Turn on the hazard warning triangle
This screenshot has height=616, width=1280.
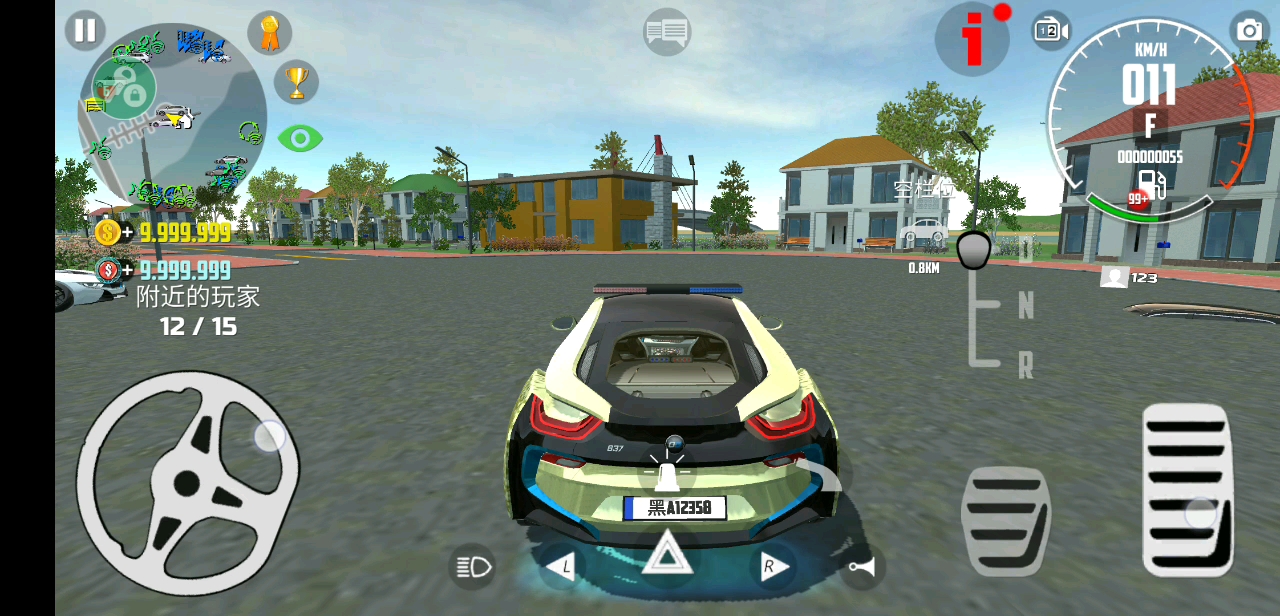tap(667, 553)
